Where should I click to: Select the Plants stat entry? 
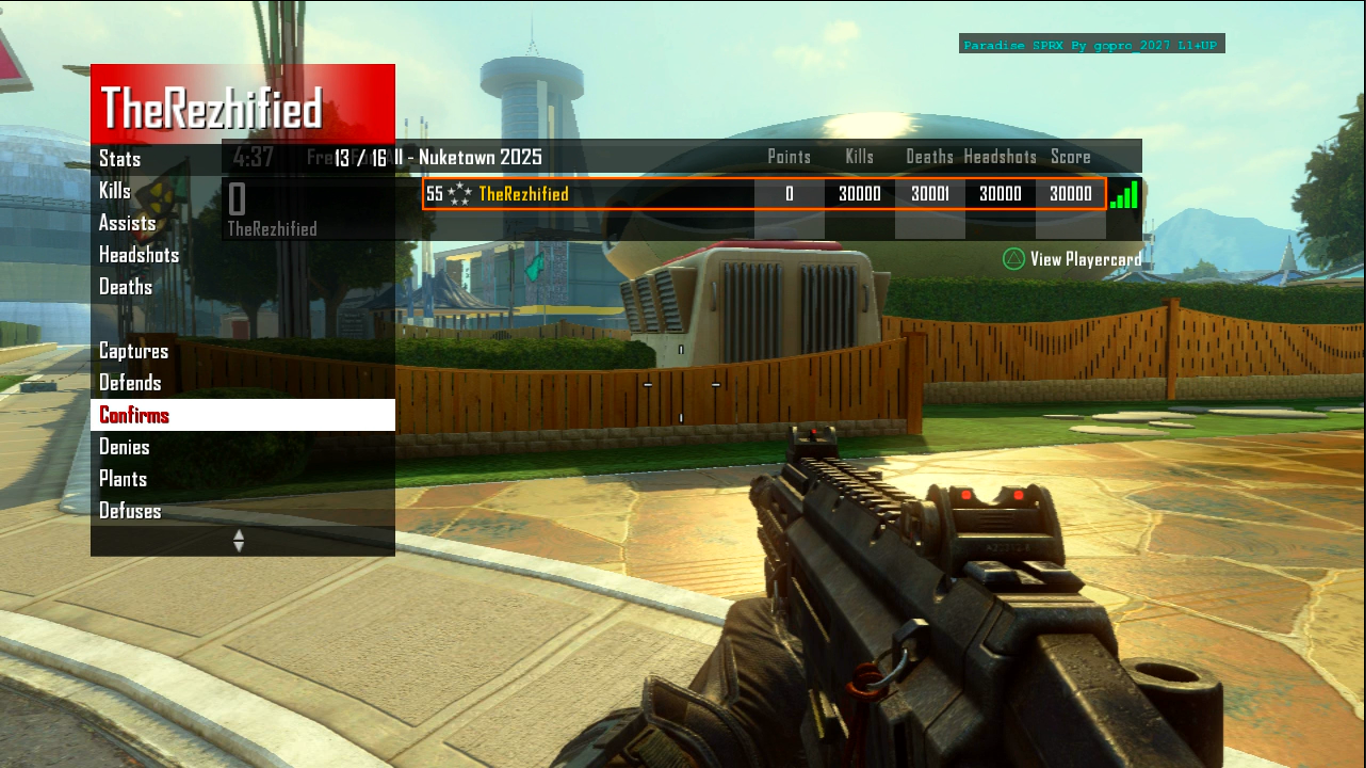[x=123, y=479]
